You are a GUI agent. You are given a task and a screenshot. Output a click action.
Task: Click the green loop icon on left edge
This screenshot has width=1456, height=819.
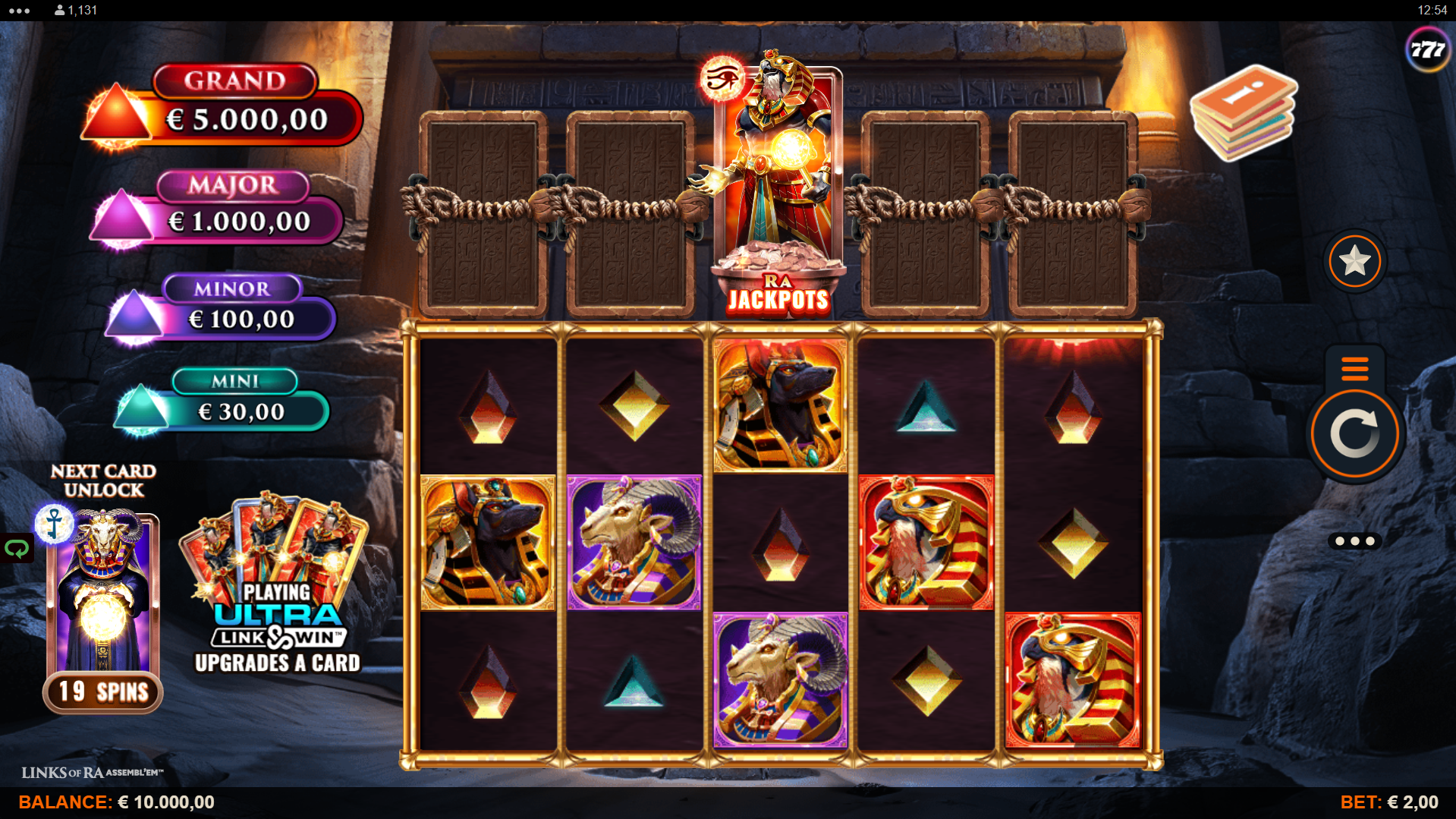[x=17, y=548]
